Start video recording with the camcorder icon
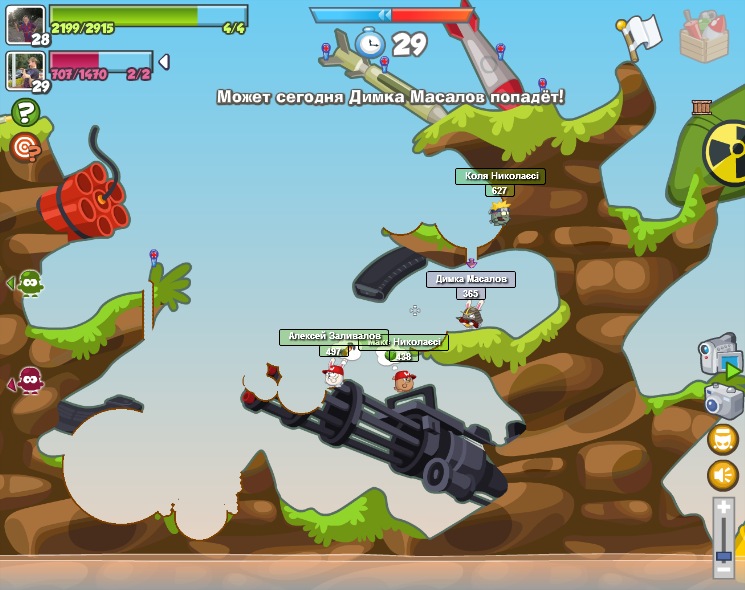 [719, 356]
